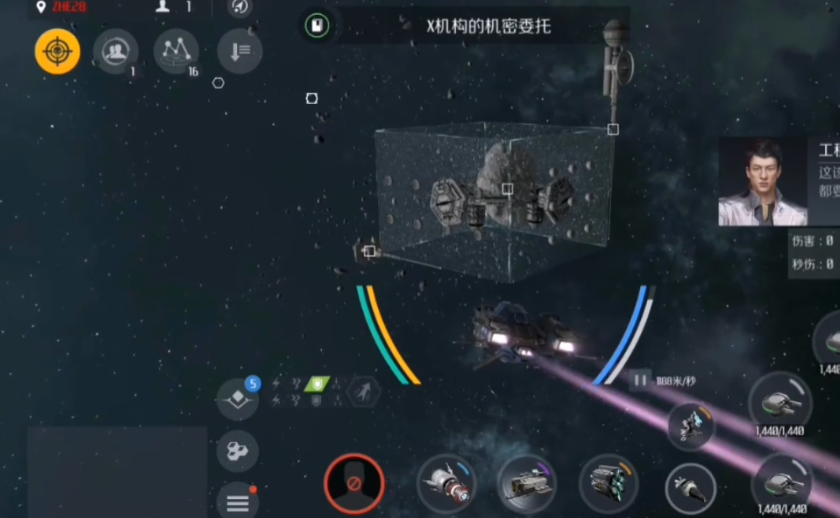Activate the orange-arc engine module
The image size is (840, 518).
click(x=609, y=485)
